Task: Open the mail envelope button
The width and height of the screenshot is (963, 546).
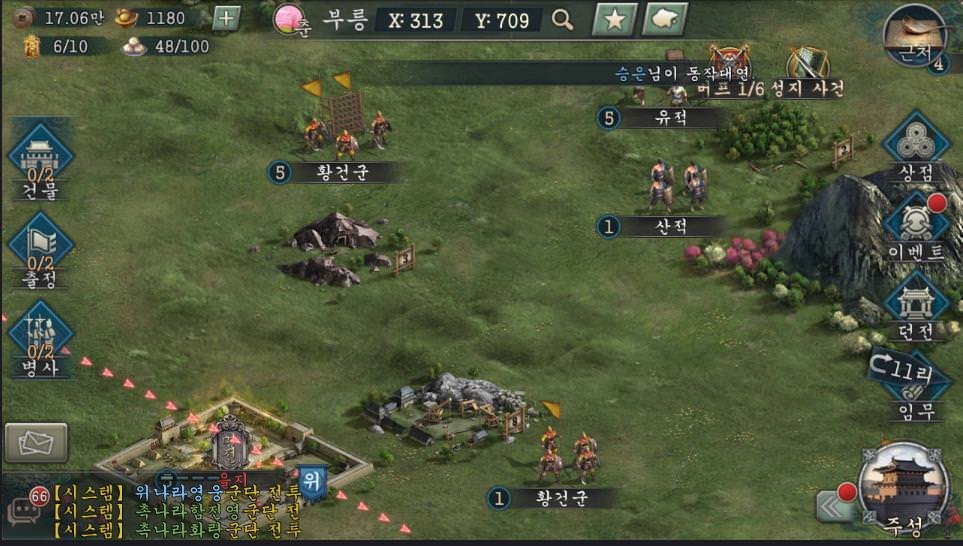Action: pos(36,443)
